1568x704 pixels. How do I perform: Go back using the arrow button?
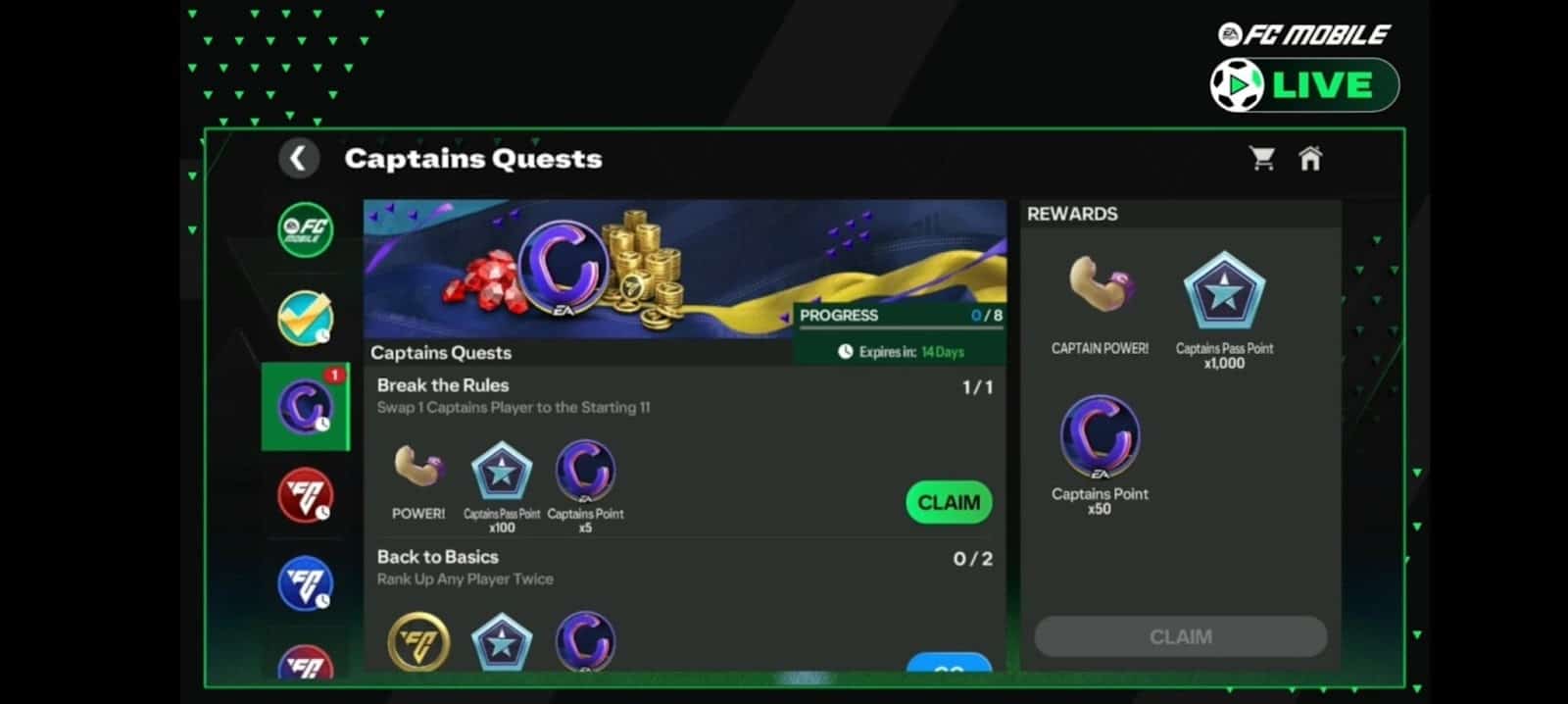pos(299,158)
